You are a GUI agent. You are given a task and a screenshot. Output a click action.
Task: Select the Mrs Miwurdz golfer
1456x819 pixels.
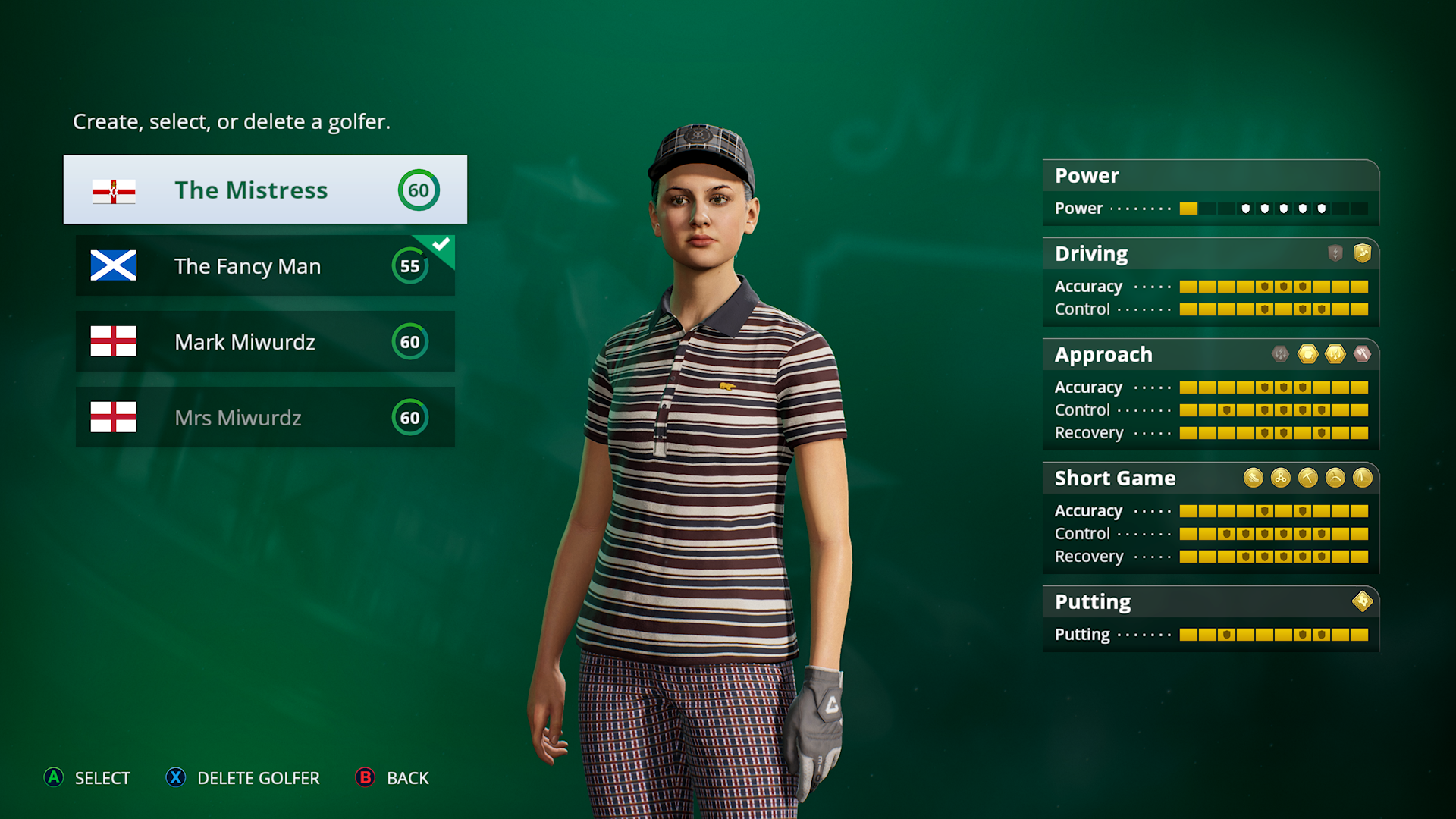click(265, 418)
